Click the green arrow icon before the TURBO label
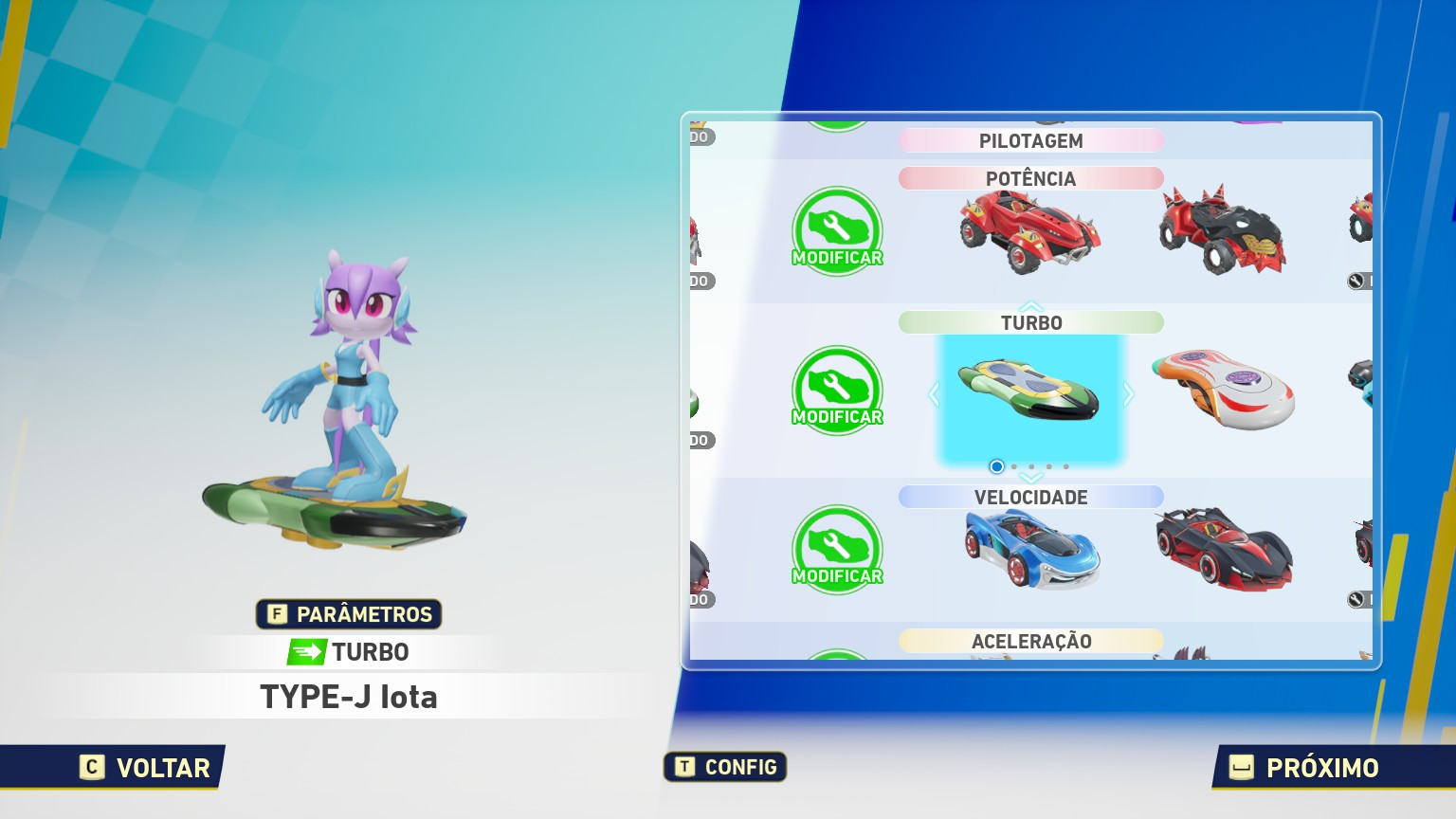Viewport: 1456px width, 819px height. [x=305, y=652]
